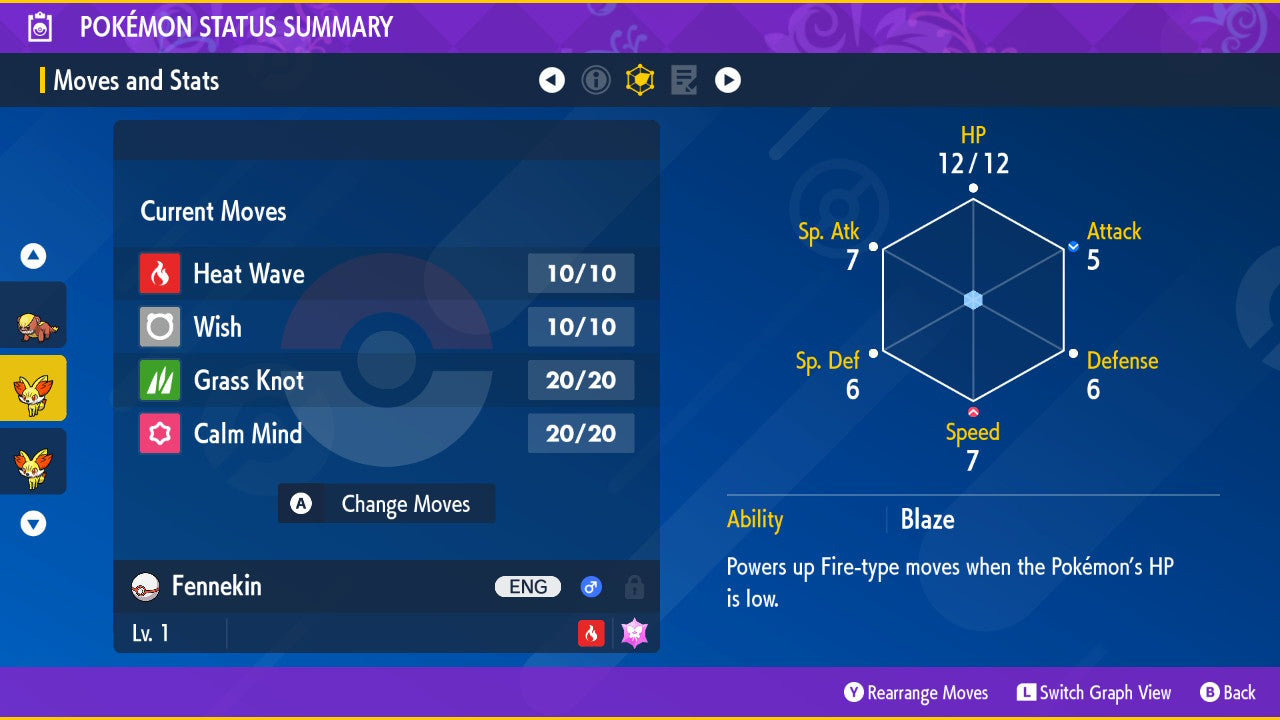Select the dog Pokémon at top of party
This screenshot has height=720, width=1280.
tap(33, 323)
